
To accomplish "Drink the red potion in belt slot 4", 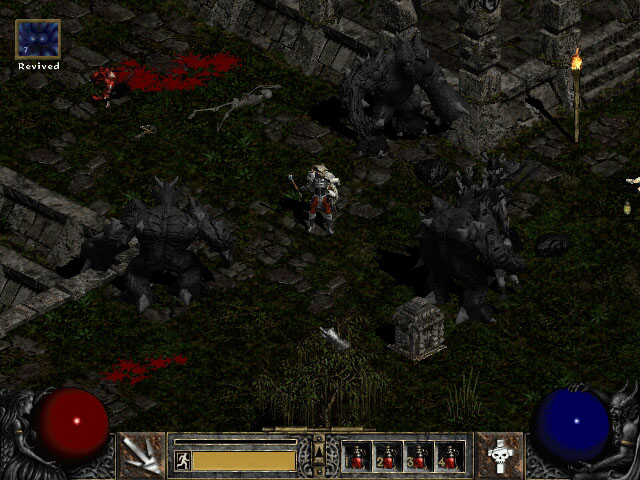I will point(449,456).
